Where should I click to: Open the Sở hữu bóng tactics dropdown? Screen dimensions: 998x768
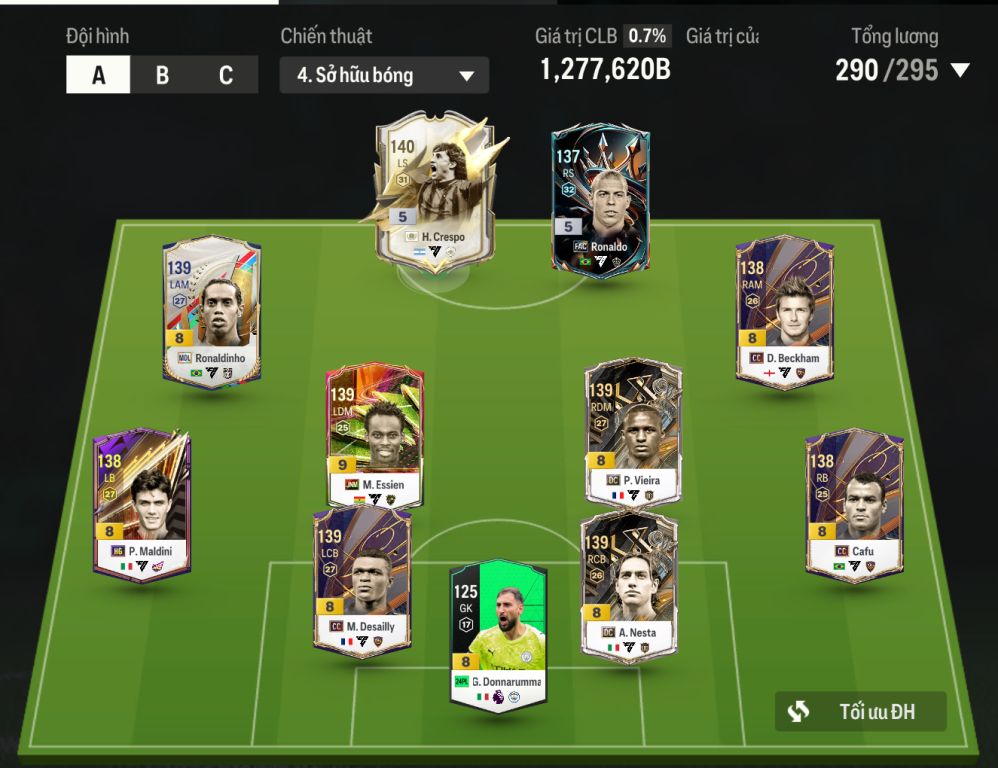[385, 75]
